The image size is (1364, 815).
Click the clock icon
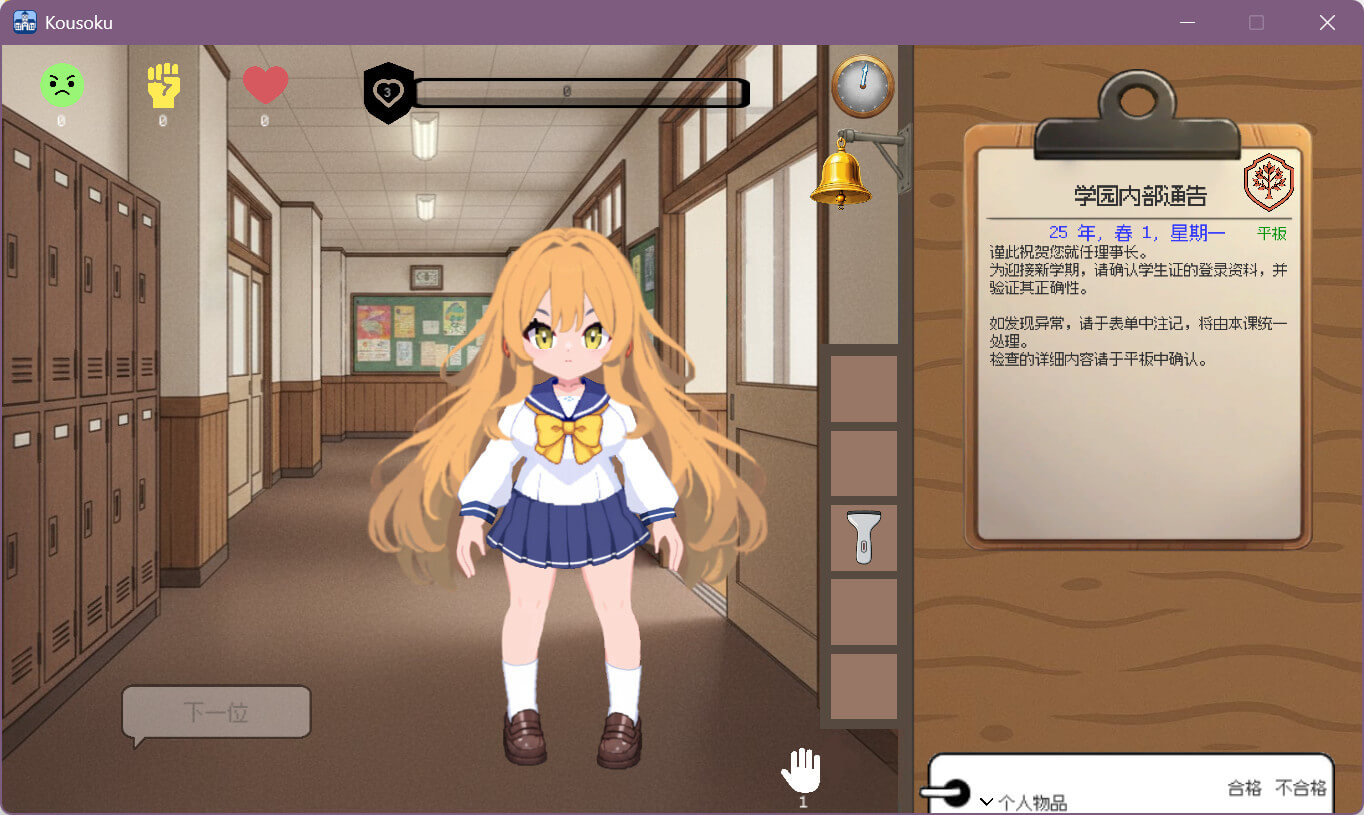862,87
